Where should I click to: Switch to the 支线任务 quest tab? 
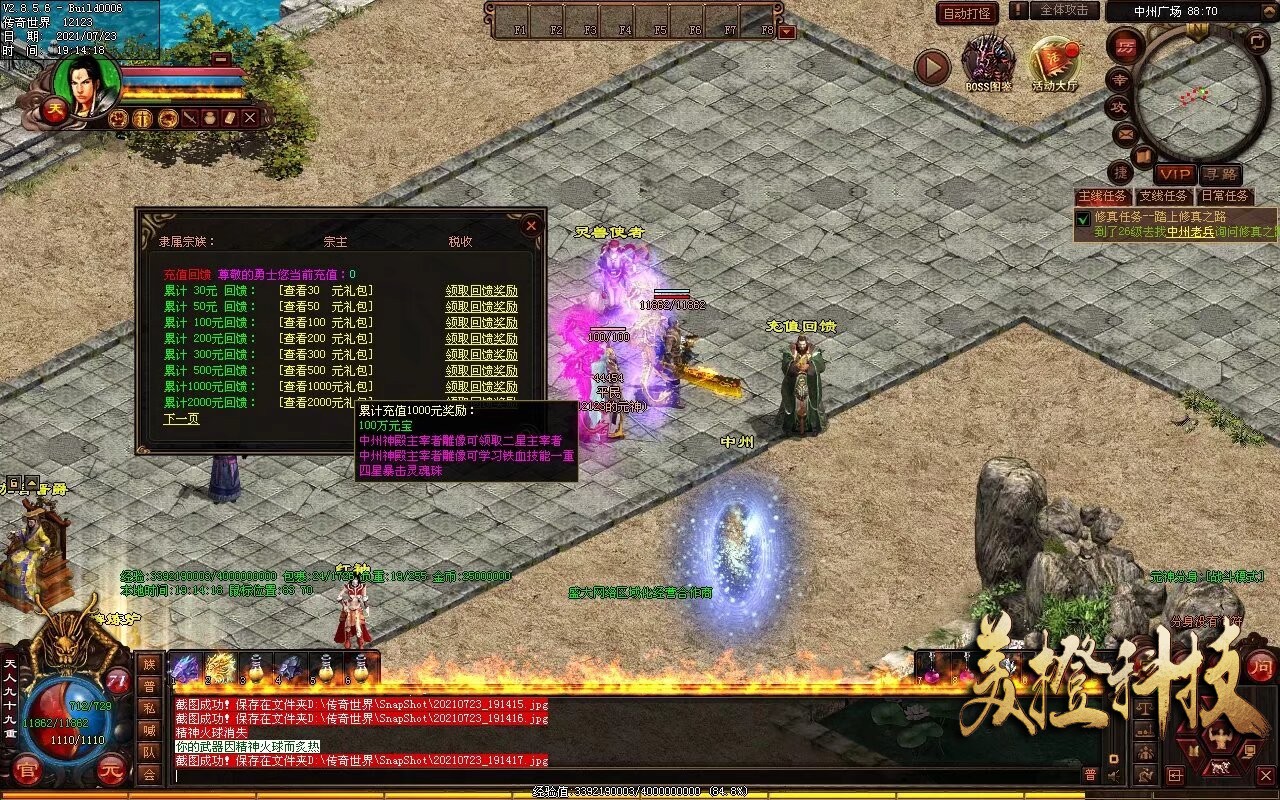coord(1164,196)
